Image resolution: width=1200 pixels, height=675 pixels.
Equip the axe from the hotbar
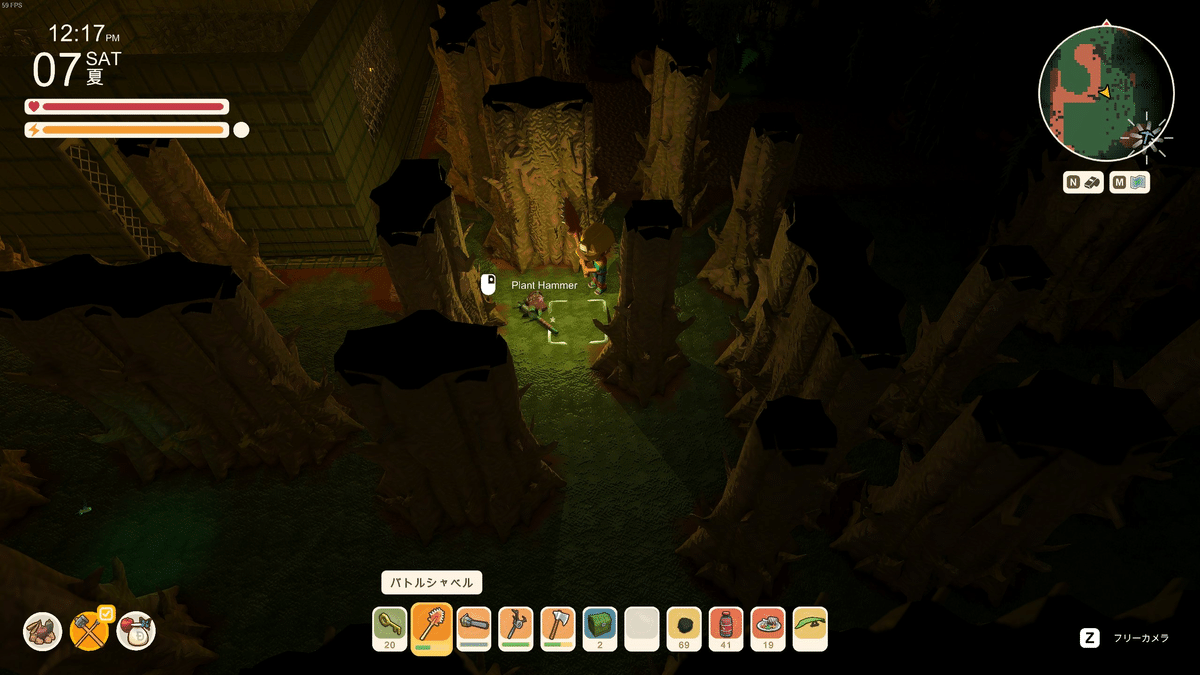pyautogui.click(x=558, y=627)
